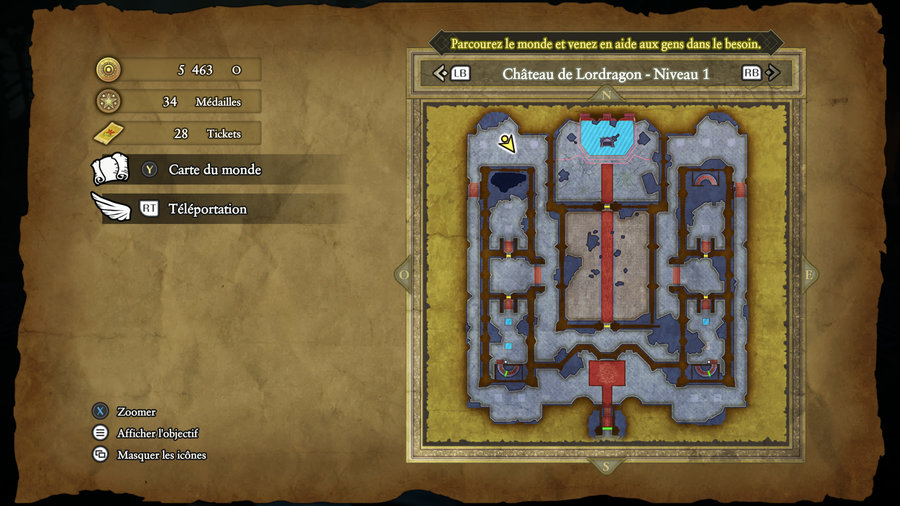Click the Zoomer map option
Image resolution: width=900 pixels, height=506 pixels.
tap(136, 411)
